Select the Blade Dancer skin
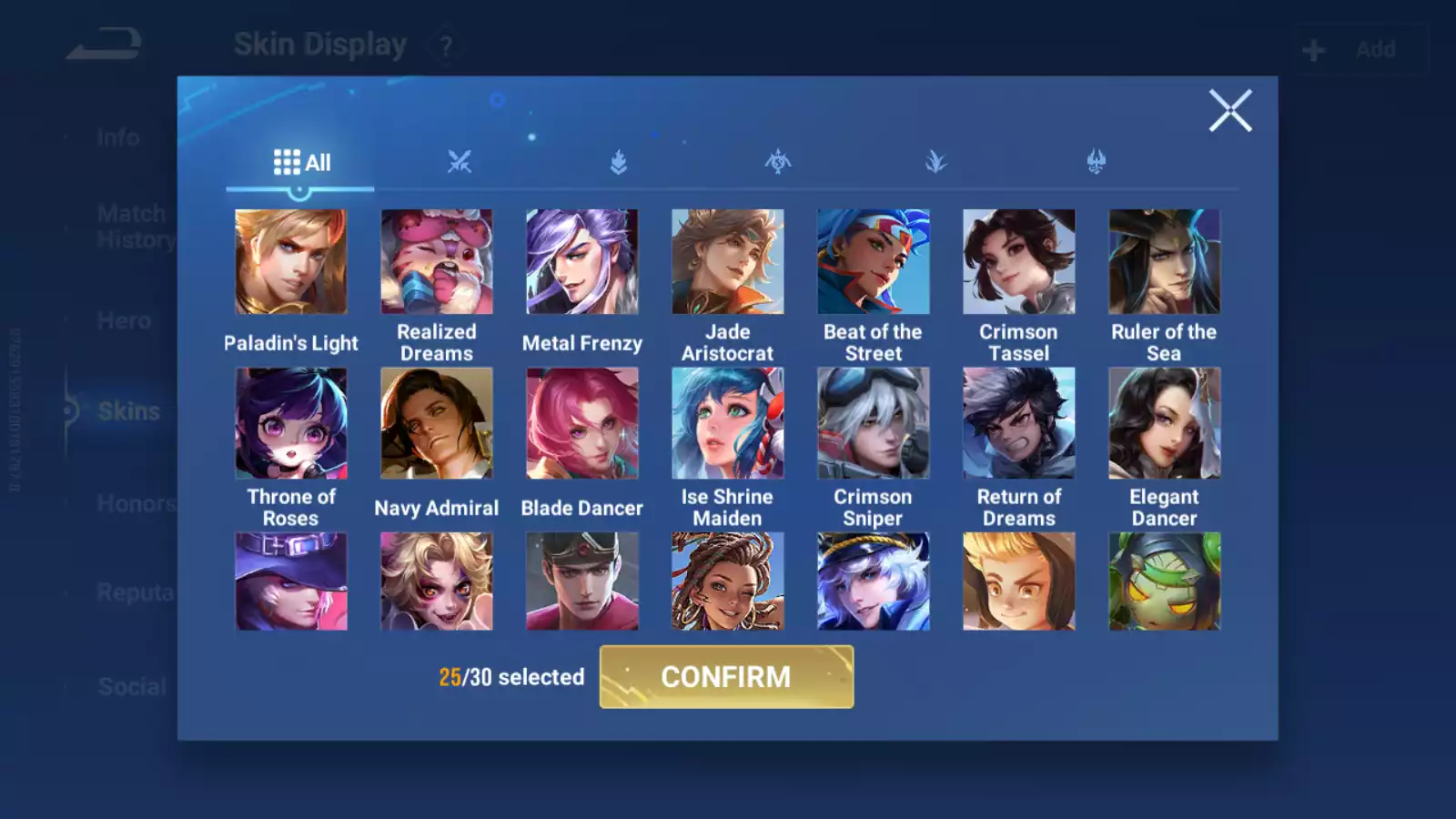 click(x=582, y=423)
